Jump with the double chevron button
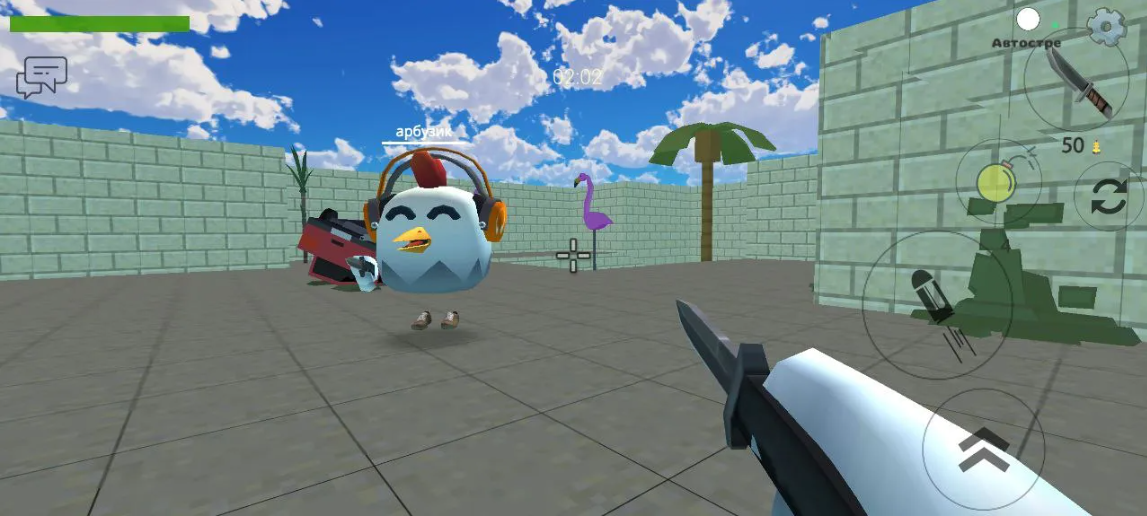The height and width of the screenshot is (516, 1147). tap(983, 449)
